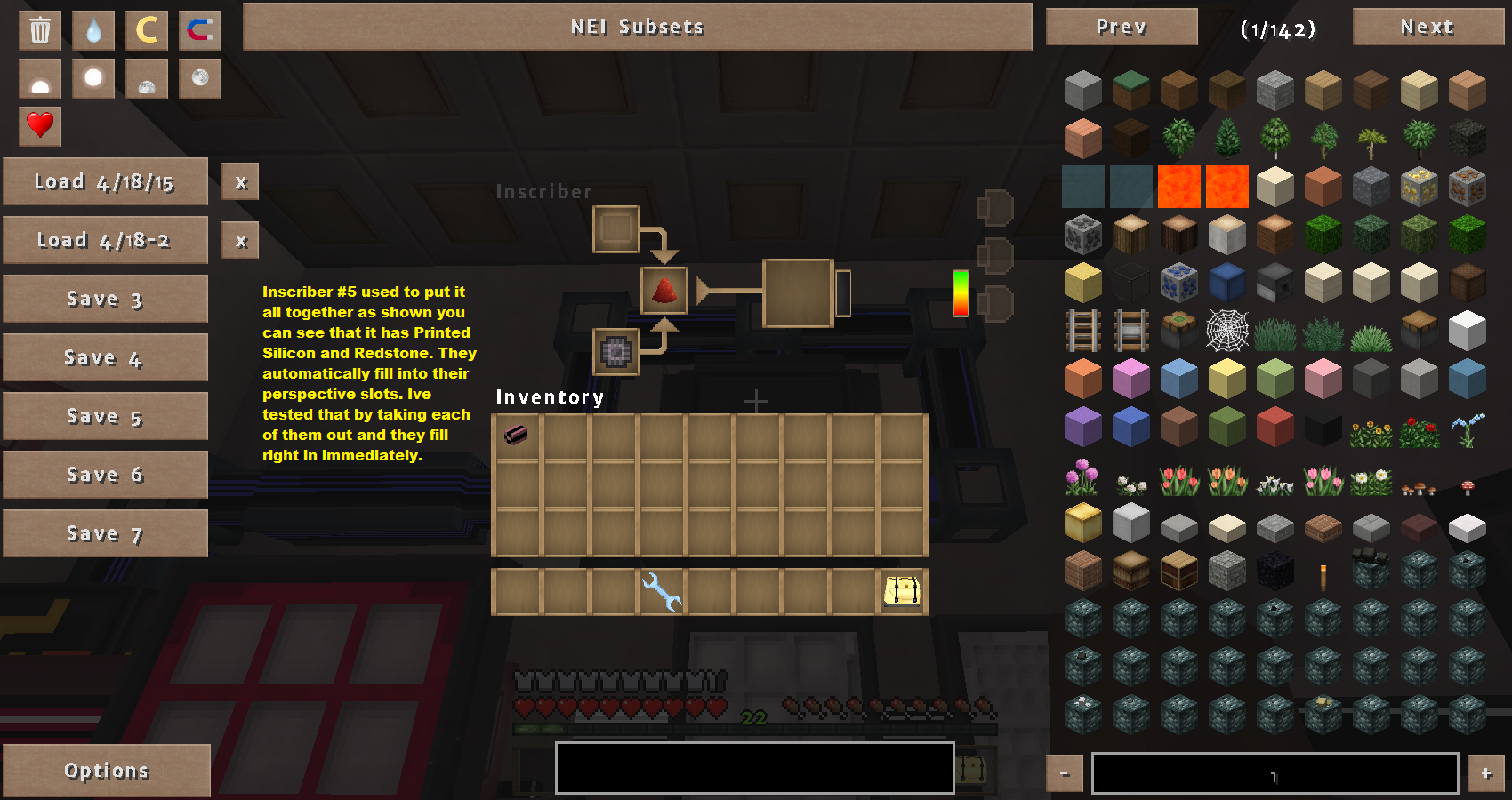The image size is (1512, 800).
Task: Go to the Next item page
Action: (1427, 27)
